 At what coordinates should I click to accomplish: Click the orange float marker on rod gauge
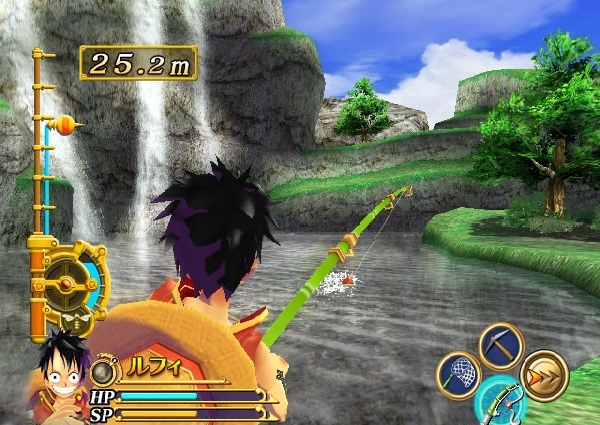click(x=65, y=126)
